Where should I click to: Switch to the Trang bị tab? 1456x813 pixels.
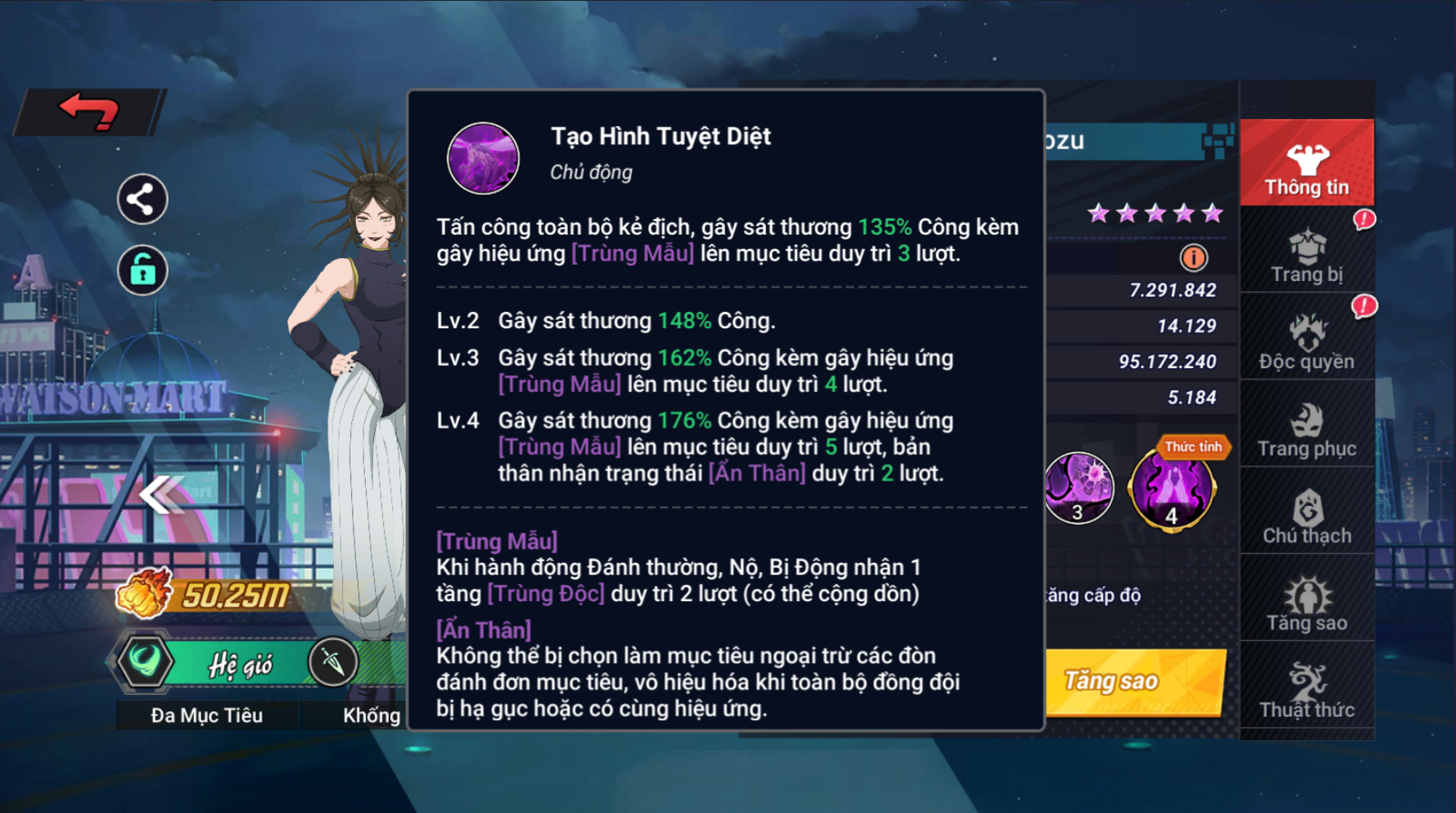(x=1306, y=256)
